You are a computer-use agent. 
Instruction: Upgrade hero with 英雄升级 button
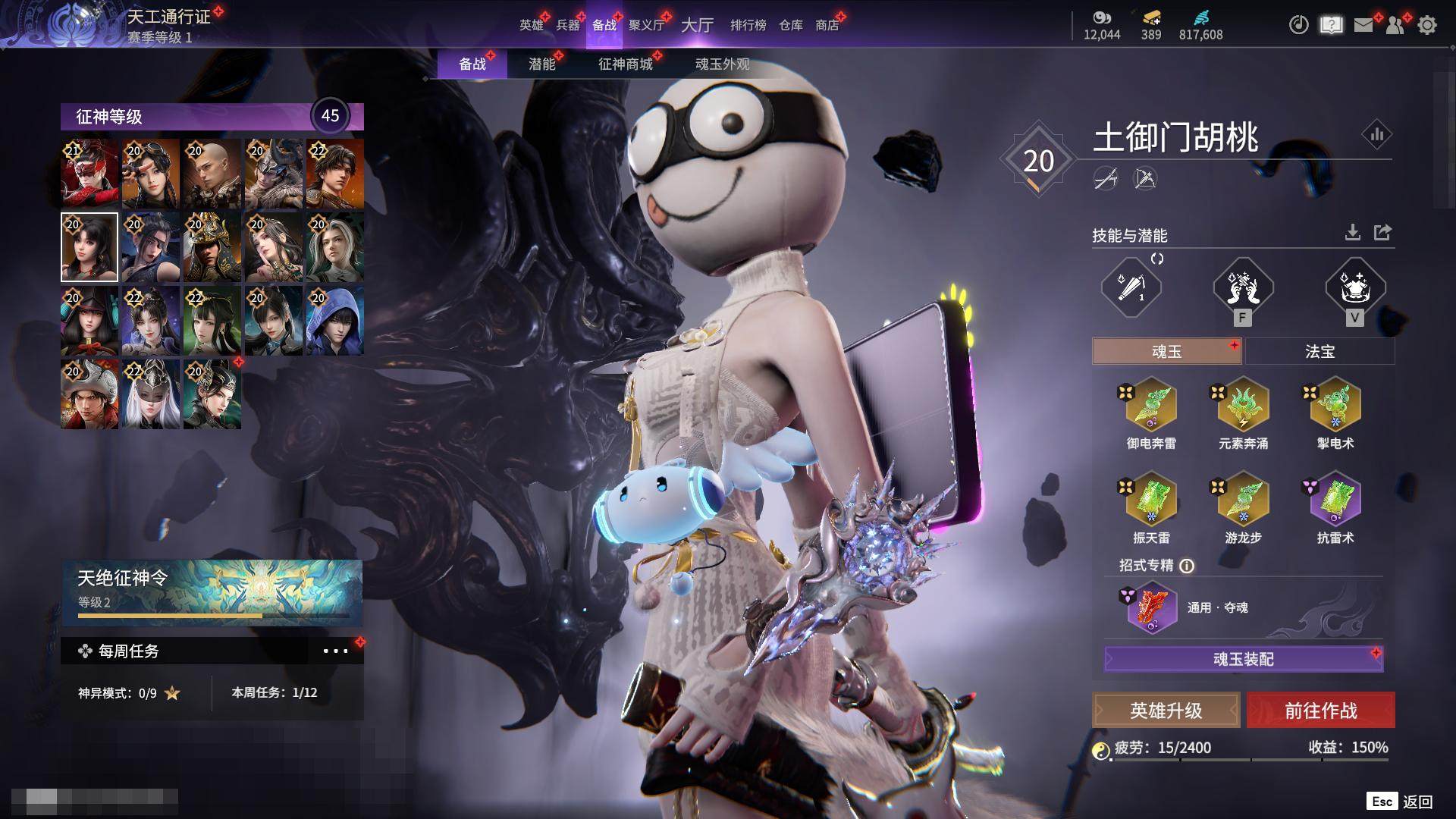1166,711
